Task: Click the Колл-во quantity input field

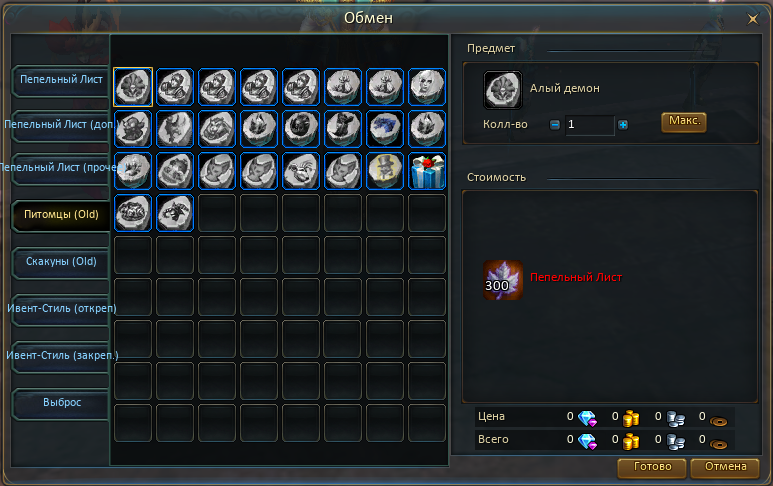Action: 589,125
